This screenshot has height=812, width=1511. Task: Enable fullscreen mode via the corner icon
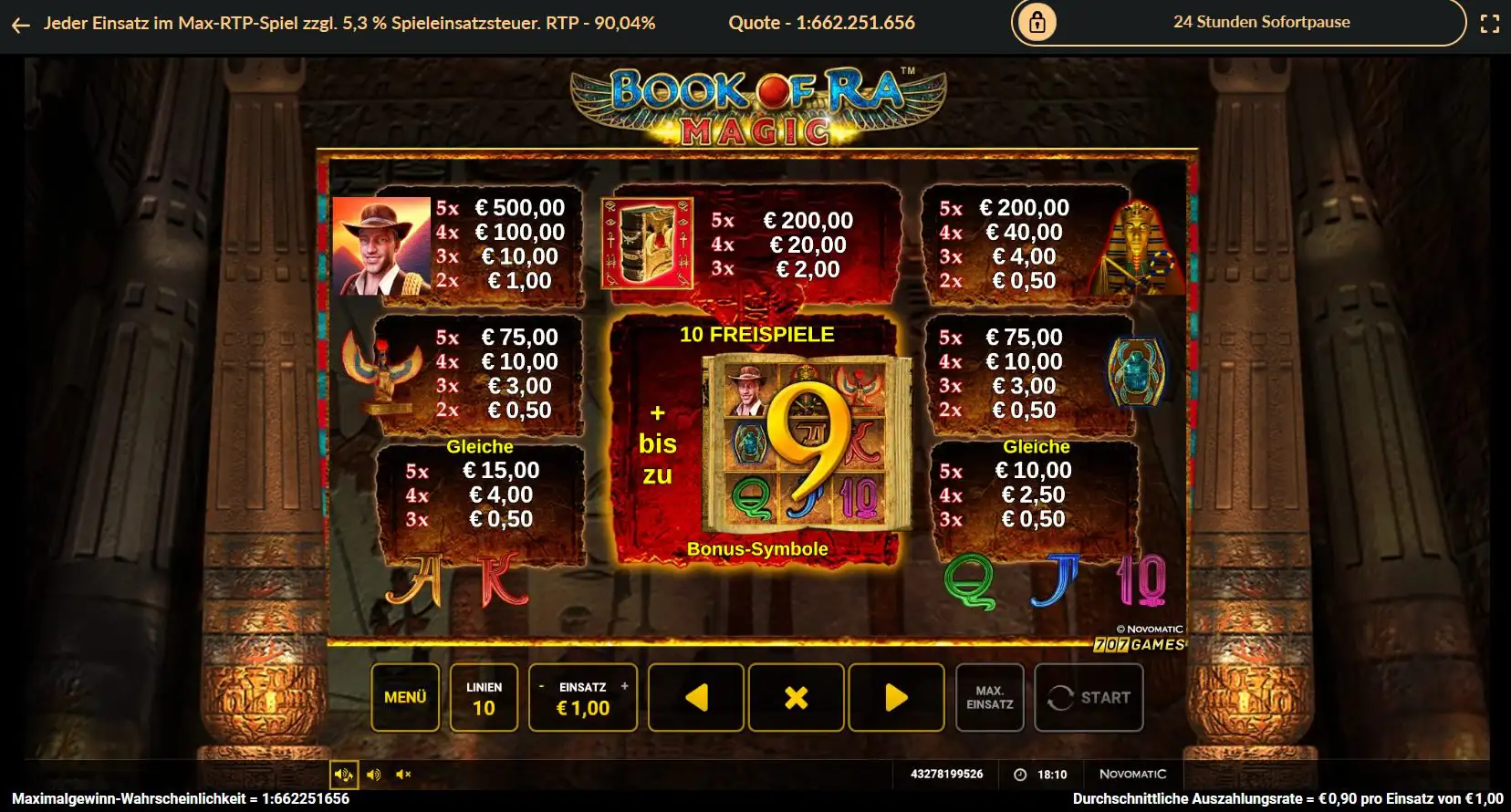[1492, 24]
